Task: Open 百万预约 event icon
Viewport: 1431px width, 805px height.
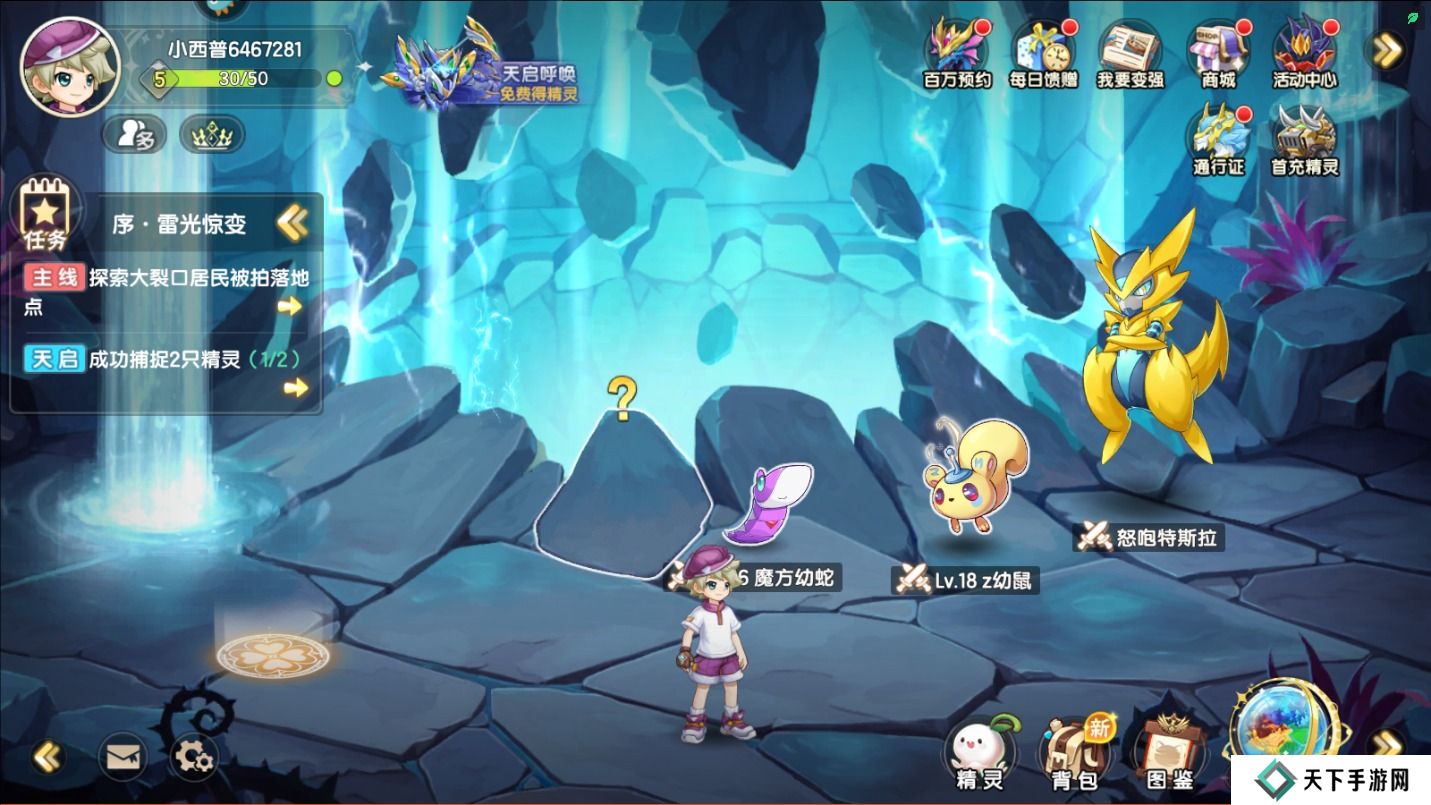Action: [x=957, y=54]
